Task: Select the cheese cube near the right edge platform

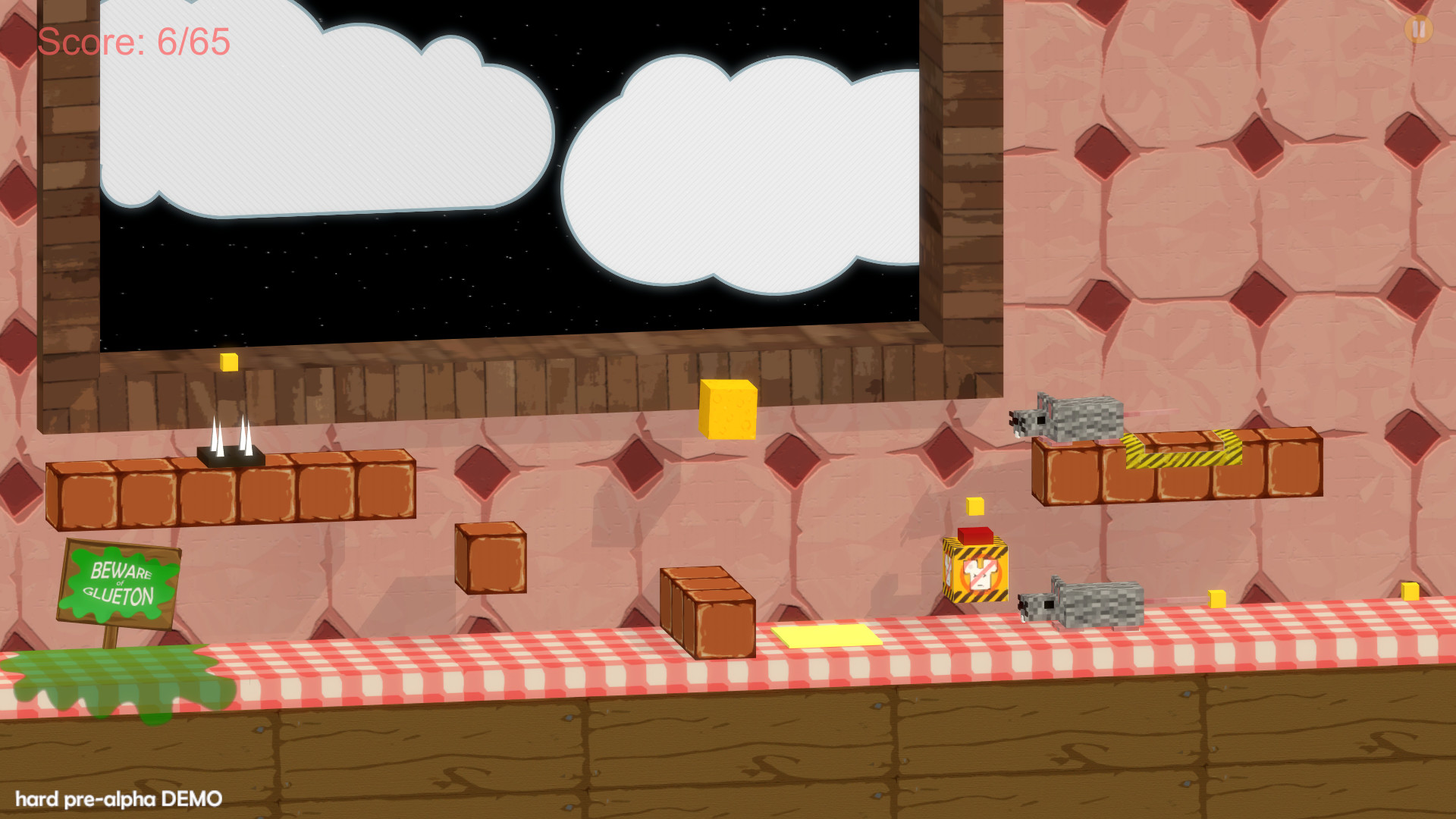Action: coord(1219,598)
